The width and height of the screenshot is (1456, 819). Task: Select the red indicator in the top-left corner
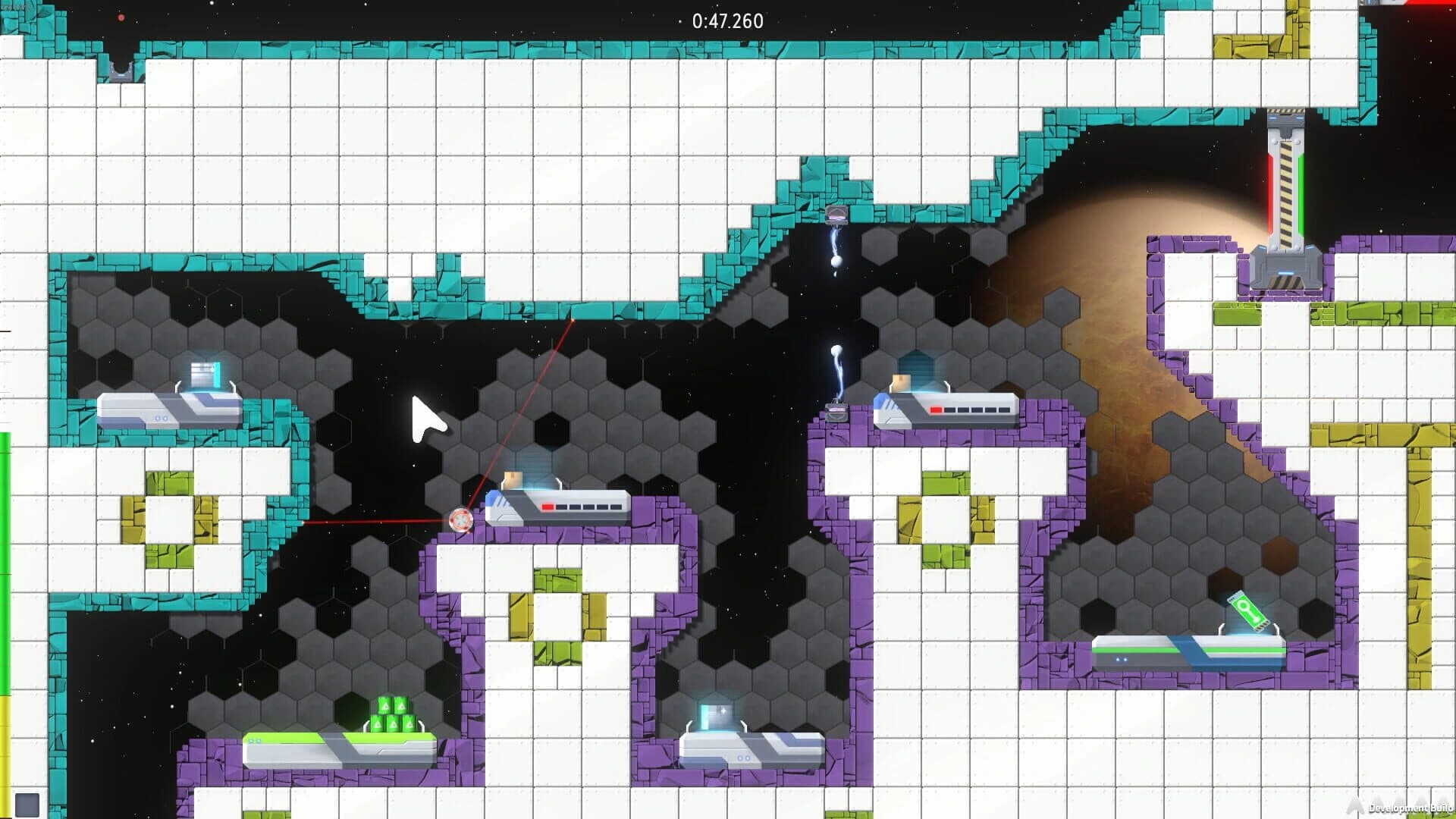point(121,17)
